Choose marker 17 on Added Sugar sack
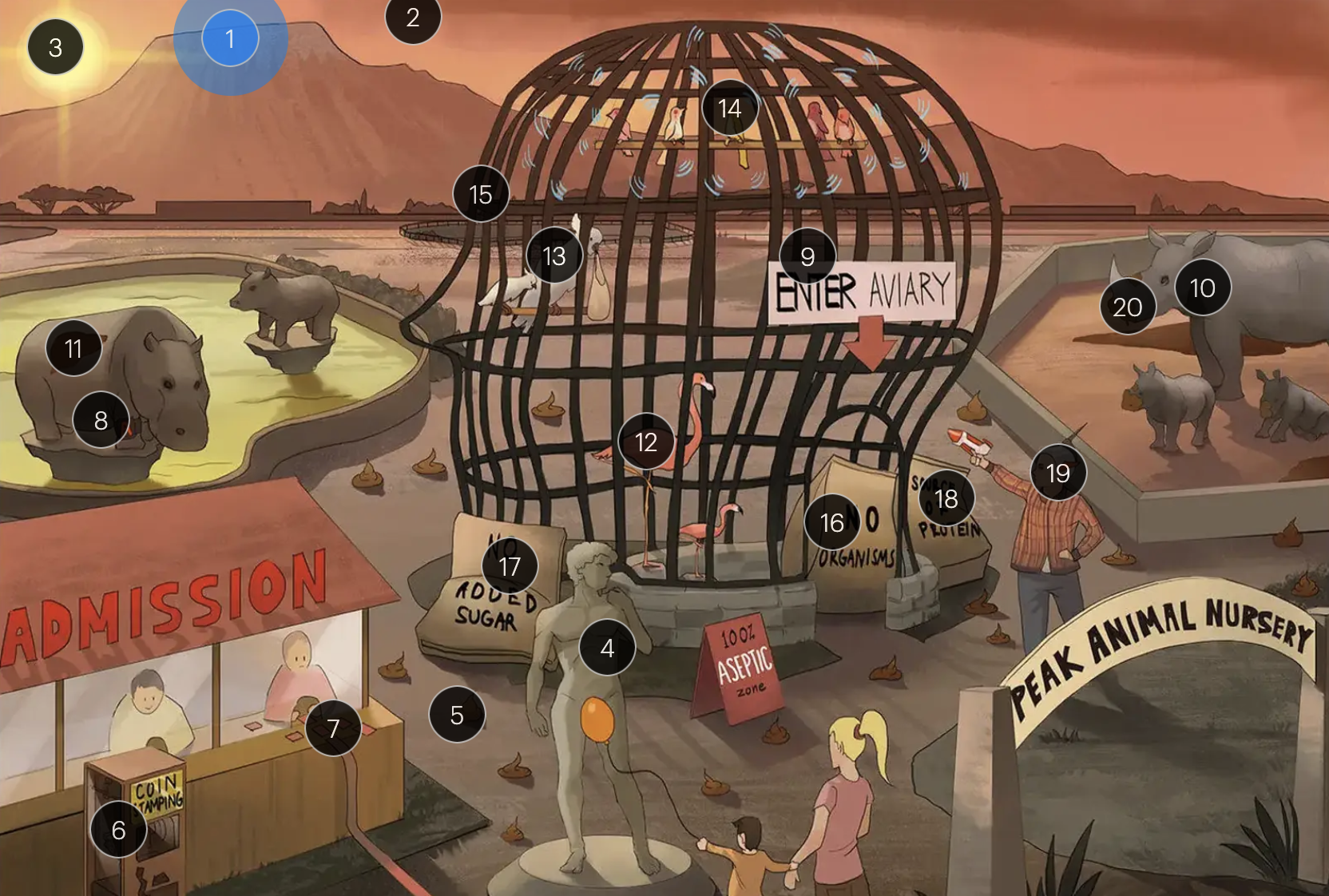This screenshot has height=896, width=1329. point(510,566)
